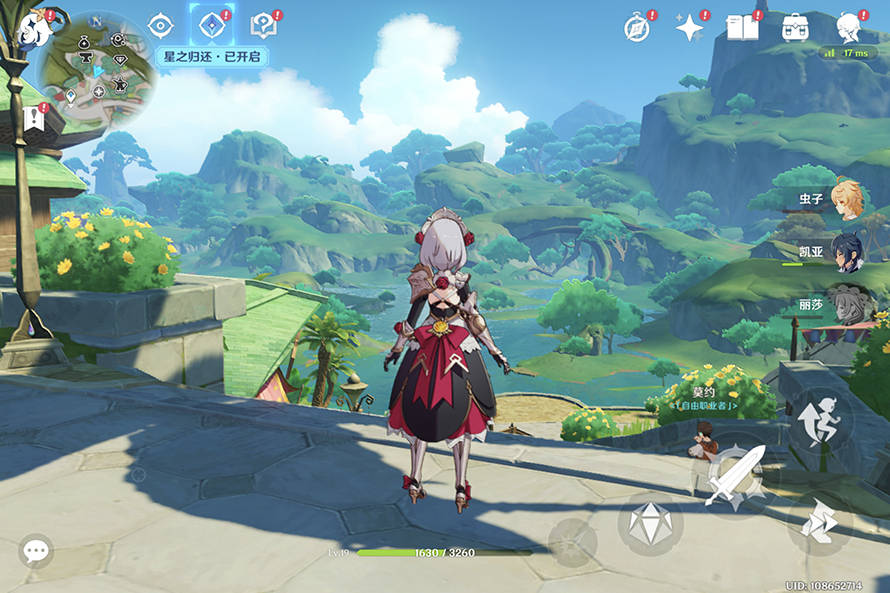The width and height of the screenshot is (890, 593).
Task: Open the character screen icon
Action: (x=849, y=25)
